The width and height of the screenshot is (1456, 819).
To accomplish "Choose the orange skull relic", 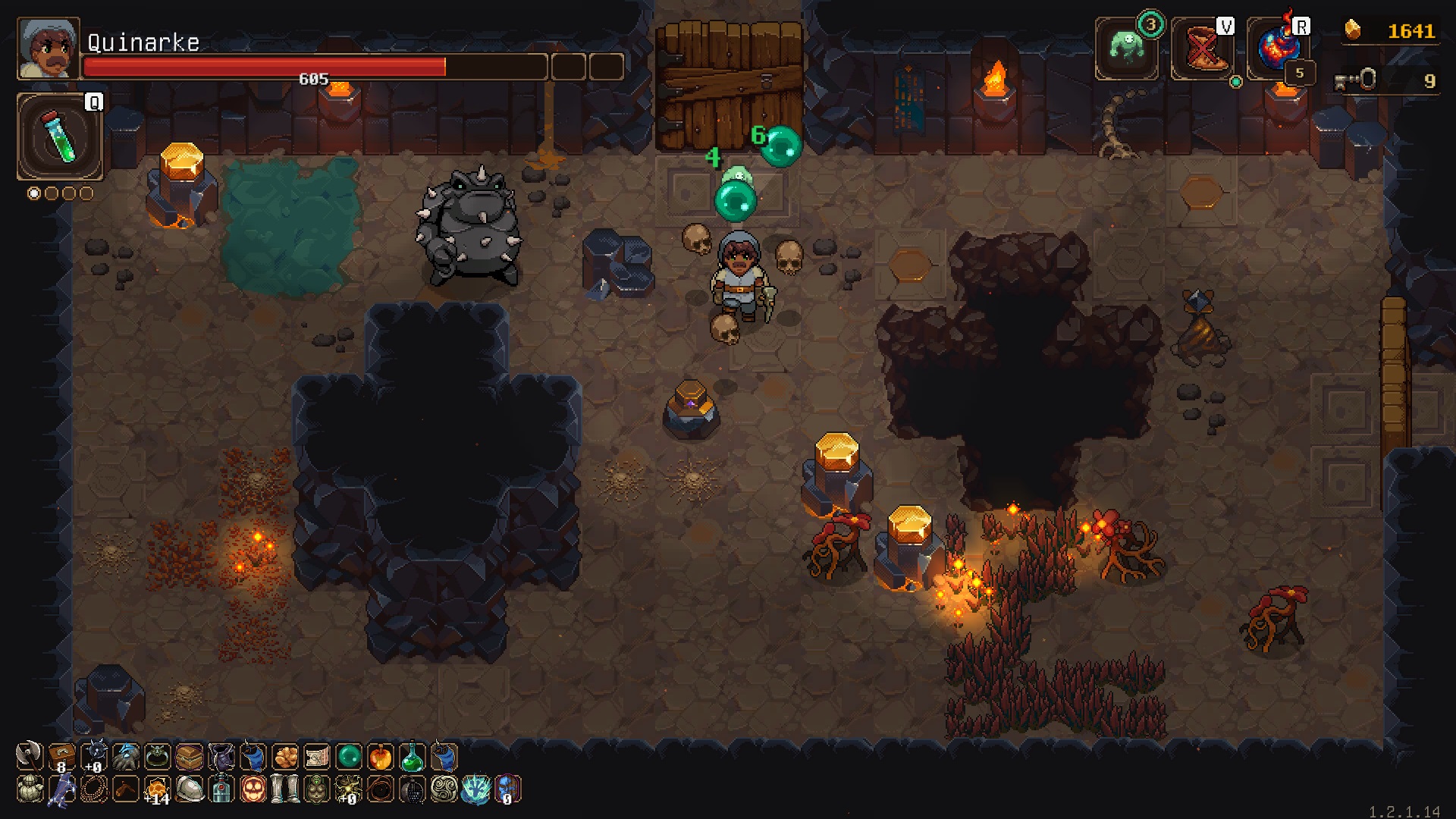I will click(x=253, y=789).
